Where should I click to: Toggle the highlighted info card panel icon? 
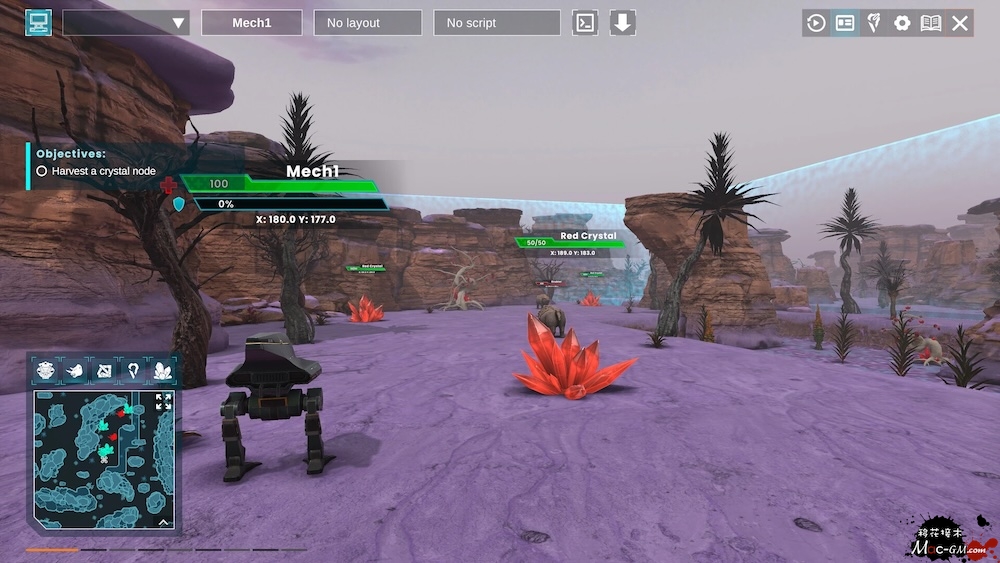pos(845,23)
